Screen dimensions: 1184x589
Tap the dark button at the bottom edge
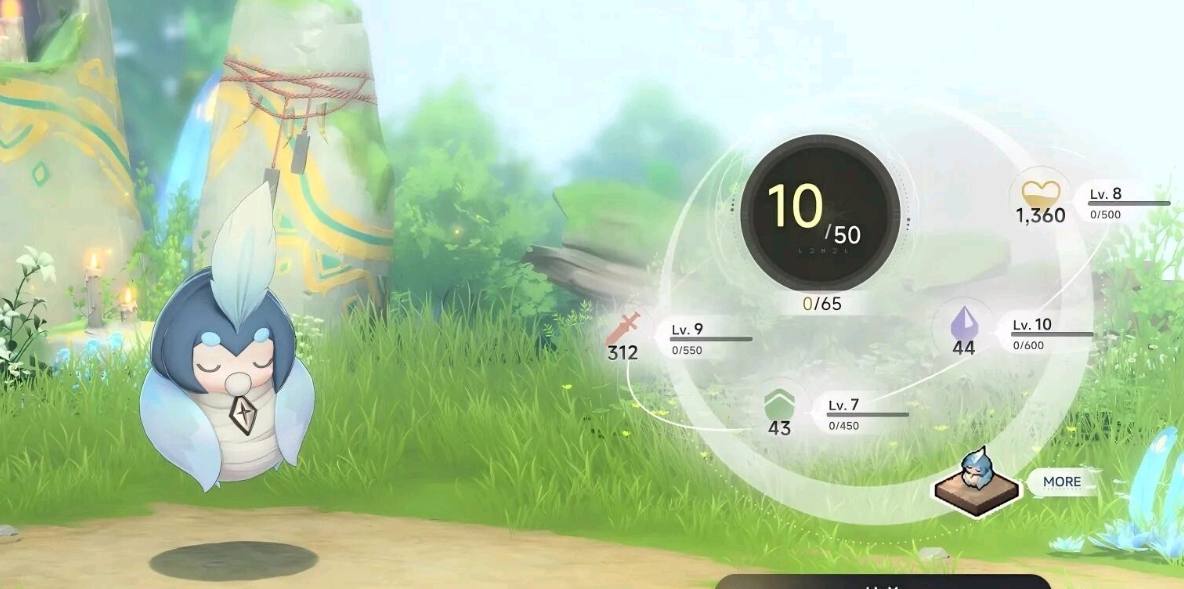(882, 582)
